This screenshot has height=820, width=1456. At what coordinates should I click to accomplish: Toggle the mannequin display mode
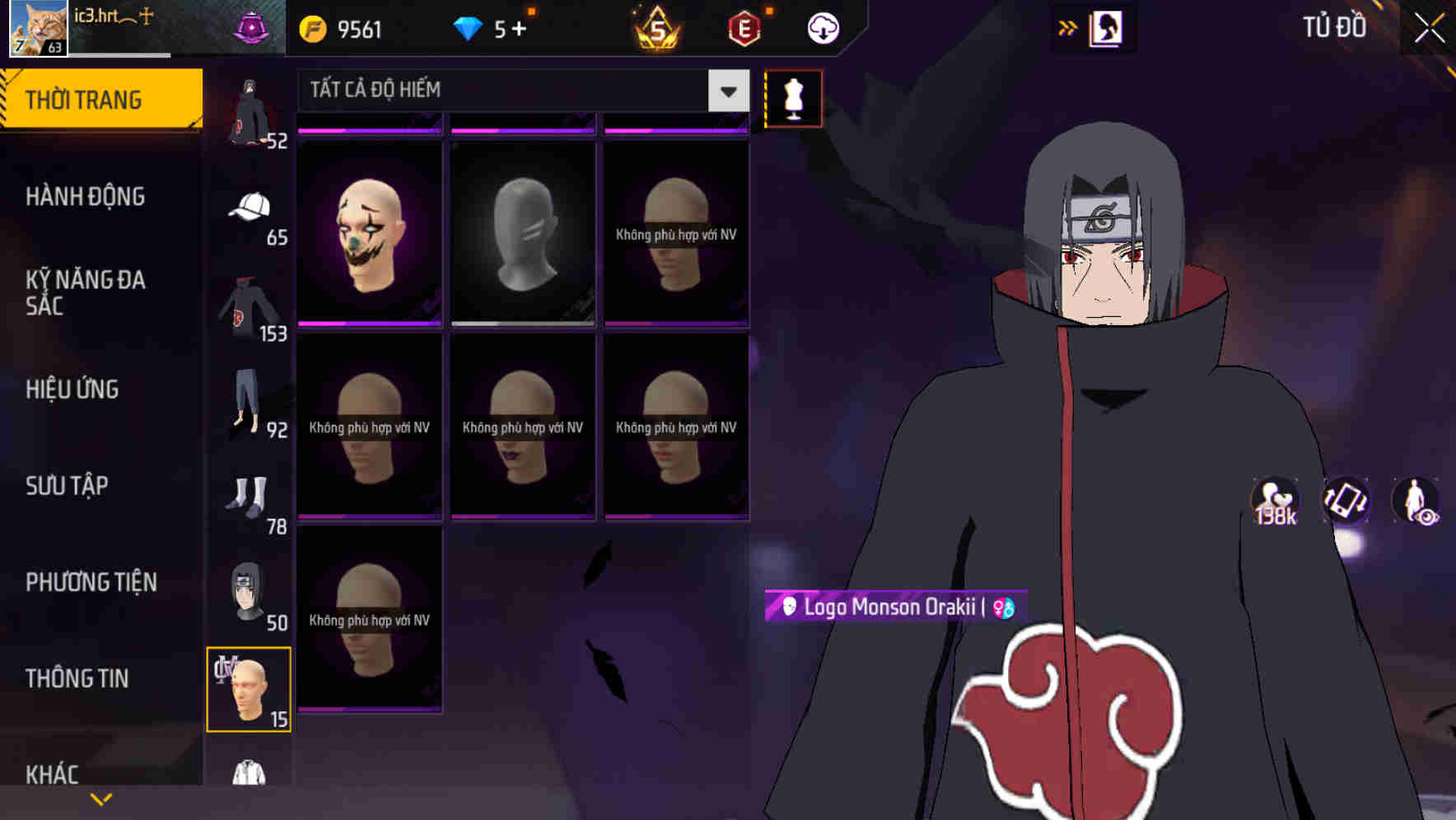[x=793, y=98]
